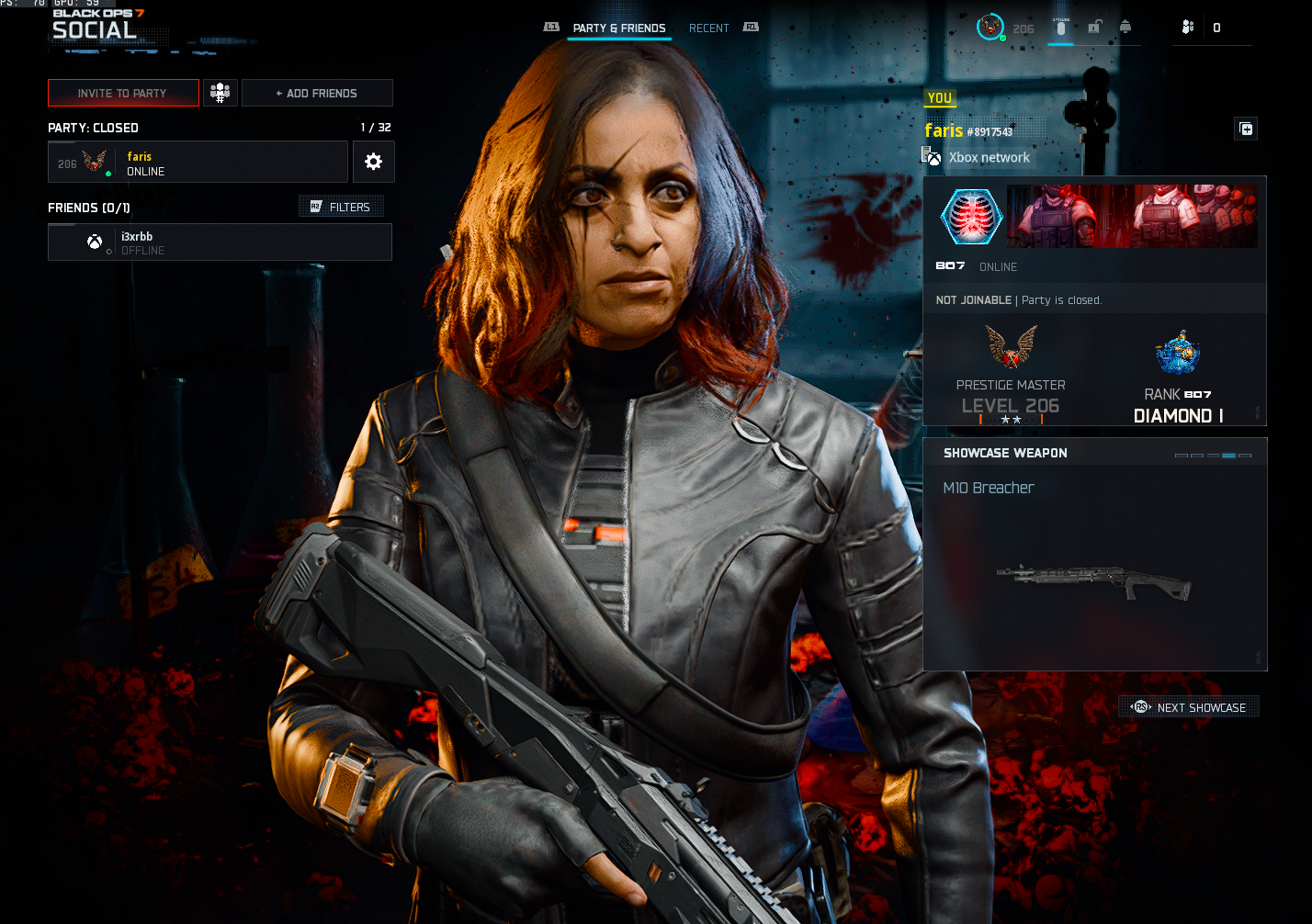Switch to the Recent tab

coord(708,28)
